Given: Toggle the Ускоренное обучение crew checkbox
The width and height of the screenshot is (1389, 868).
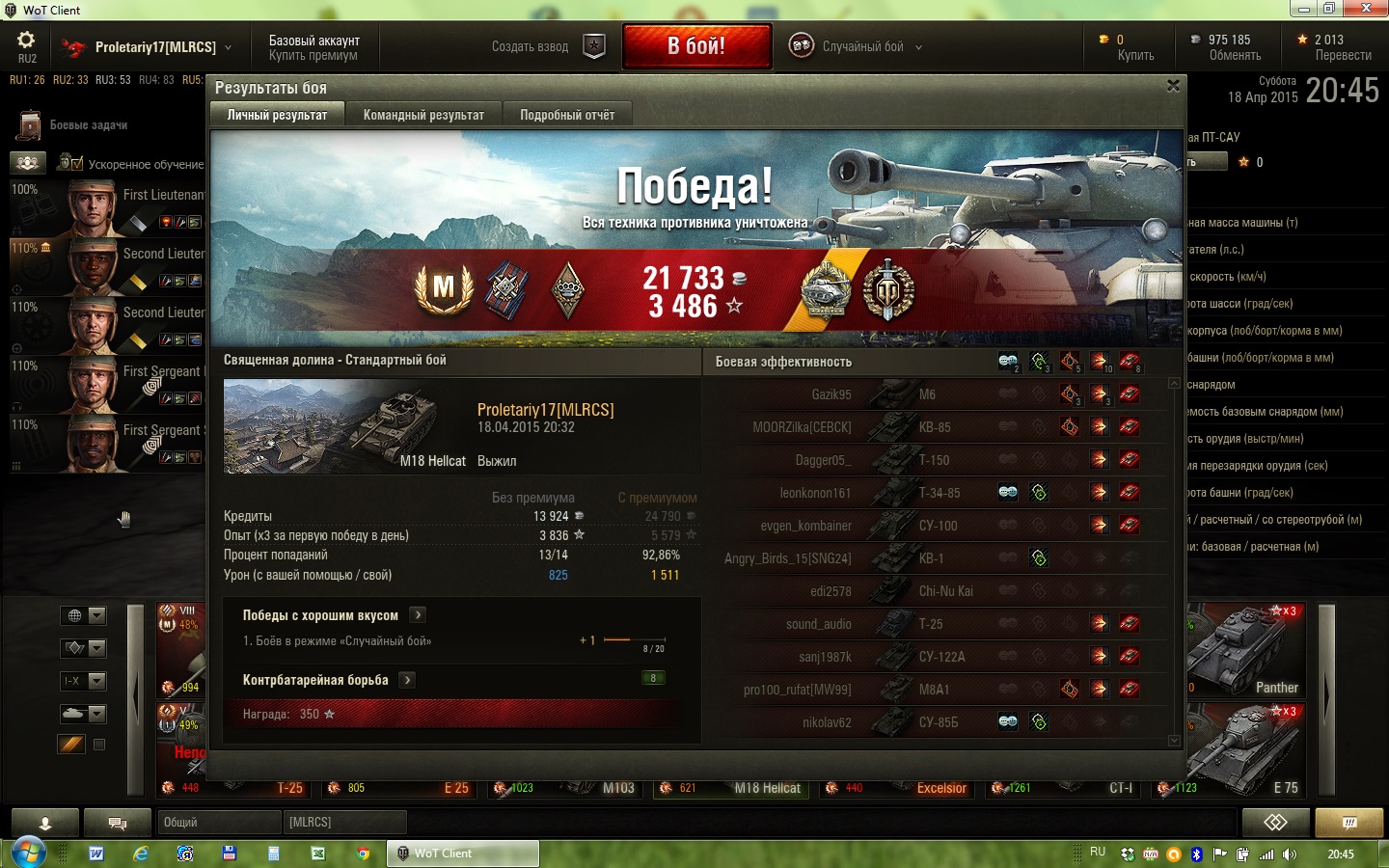Looking at the screenshot, I should [x=76, y=164].
